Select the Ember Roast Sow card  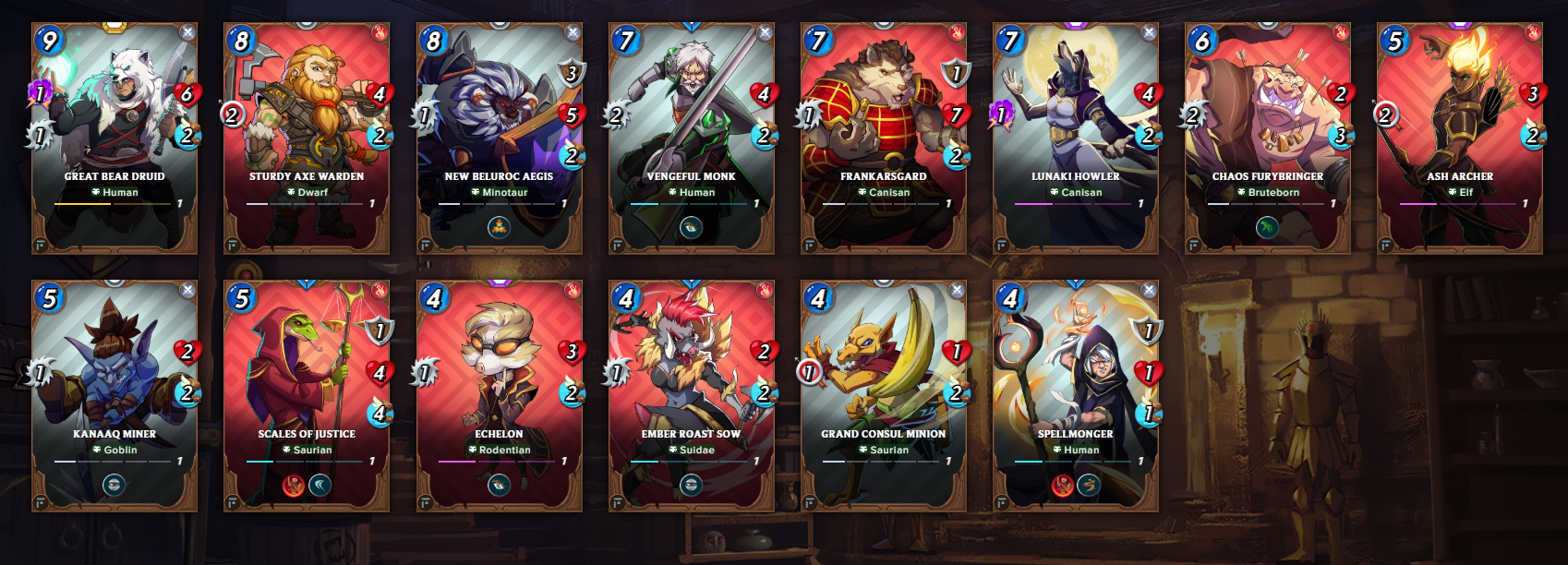(691, 396)
